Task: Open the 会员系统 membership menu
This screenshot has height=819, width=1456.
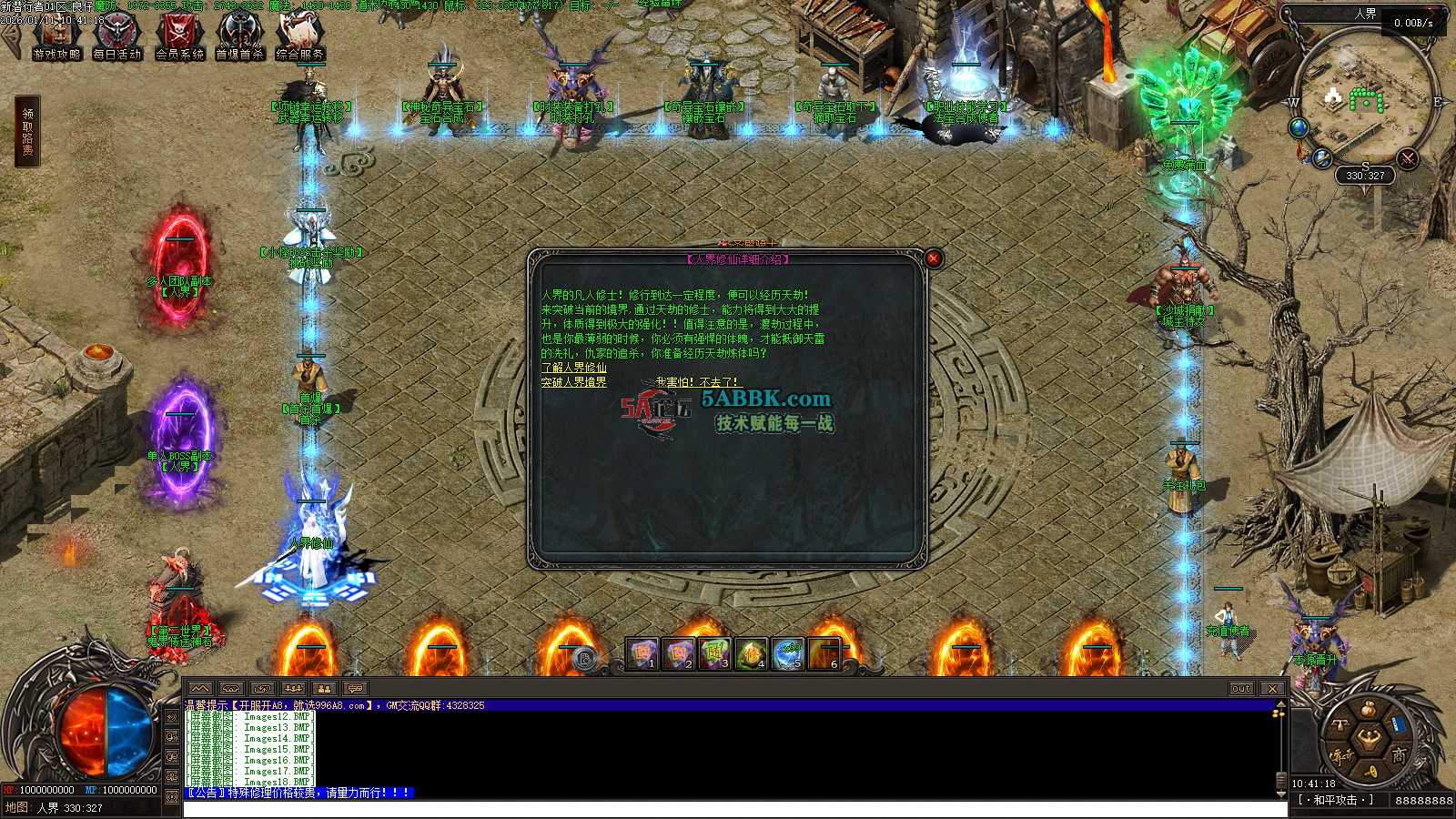Action: coord(179,38)
